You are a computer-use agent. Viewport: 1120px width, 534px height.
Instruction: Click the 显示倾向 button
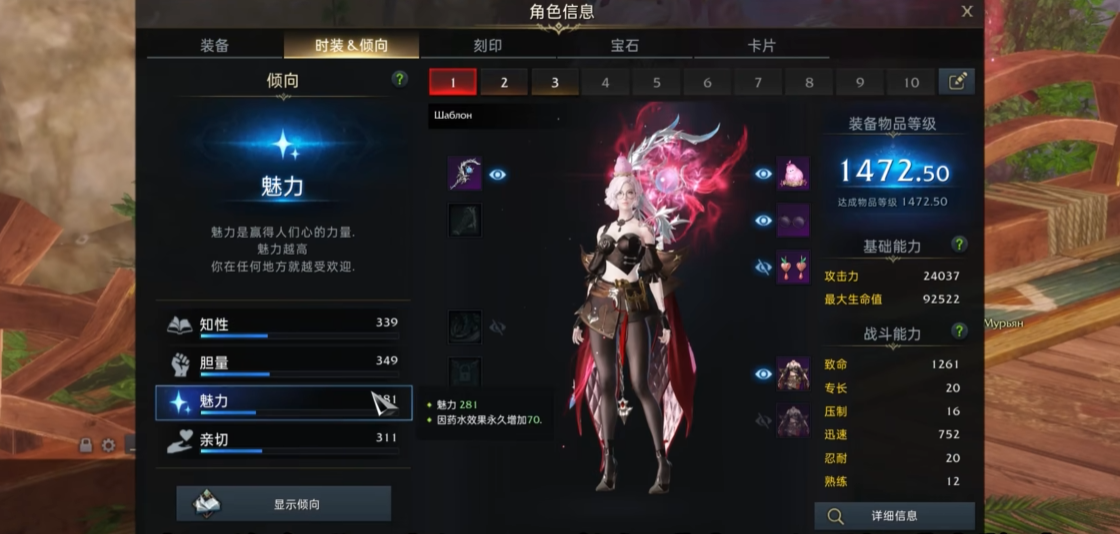284,504
